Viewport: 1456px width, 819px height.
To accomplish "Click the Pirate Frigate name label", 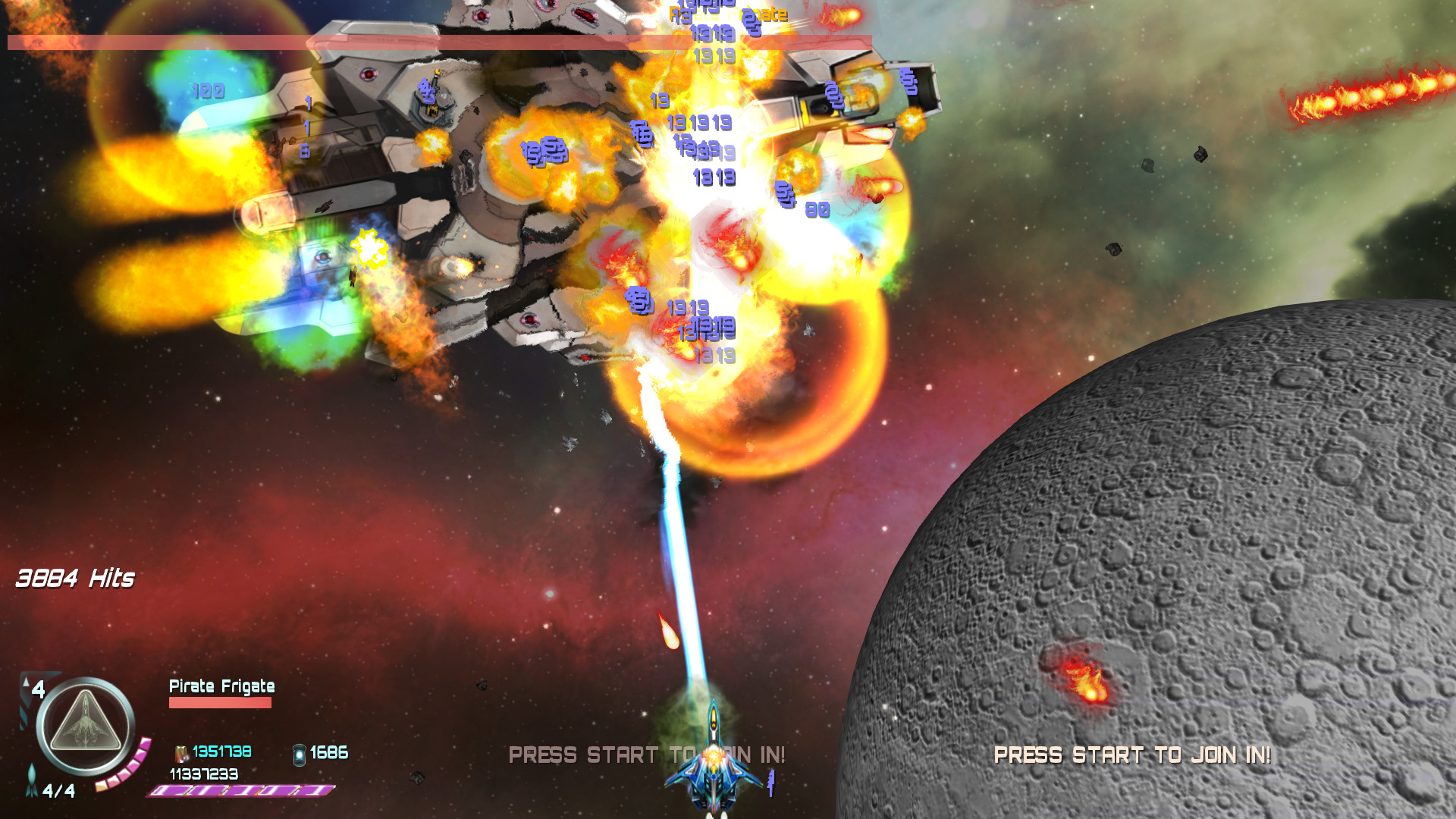I will point(222,686).
